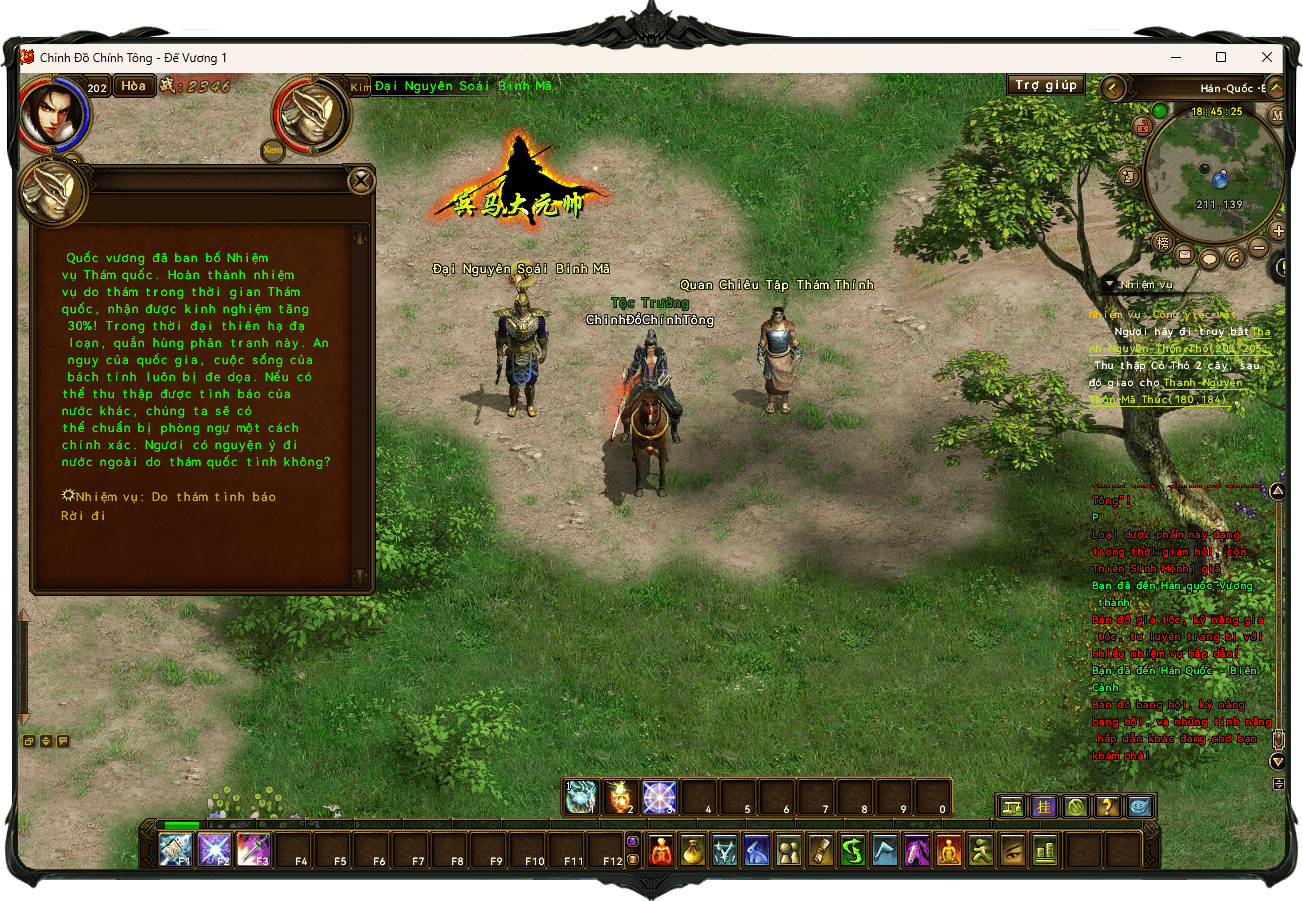Click the minimap zoom-in plus button
This screenshot has height=901, width=1303.
pyautogui.click(x=1278, y=231)
